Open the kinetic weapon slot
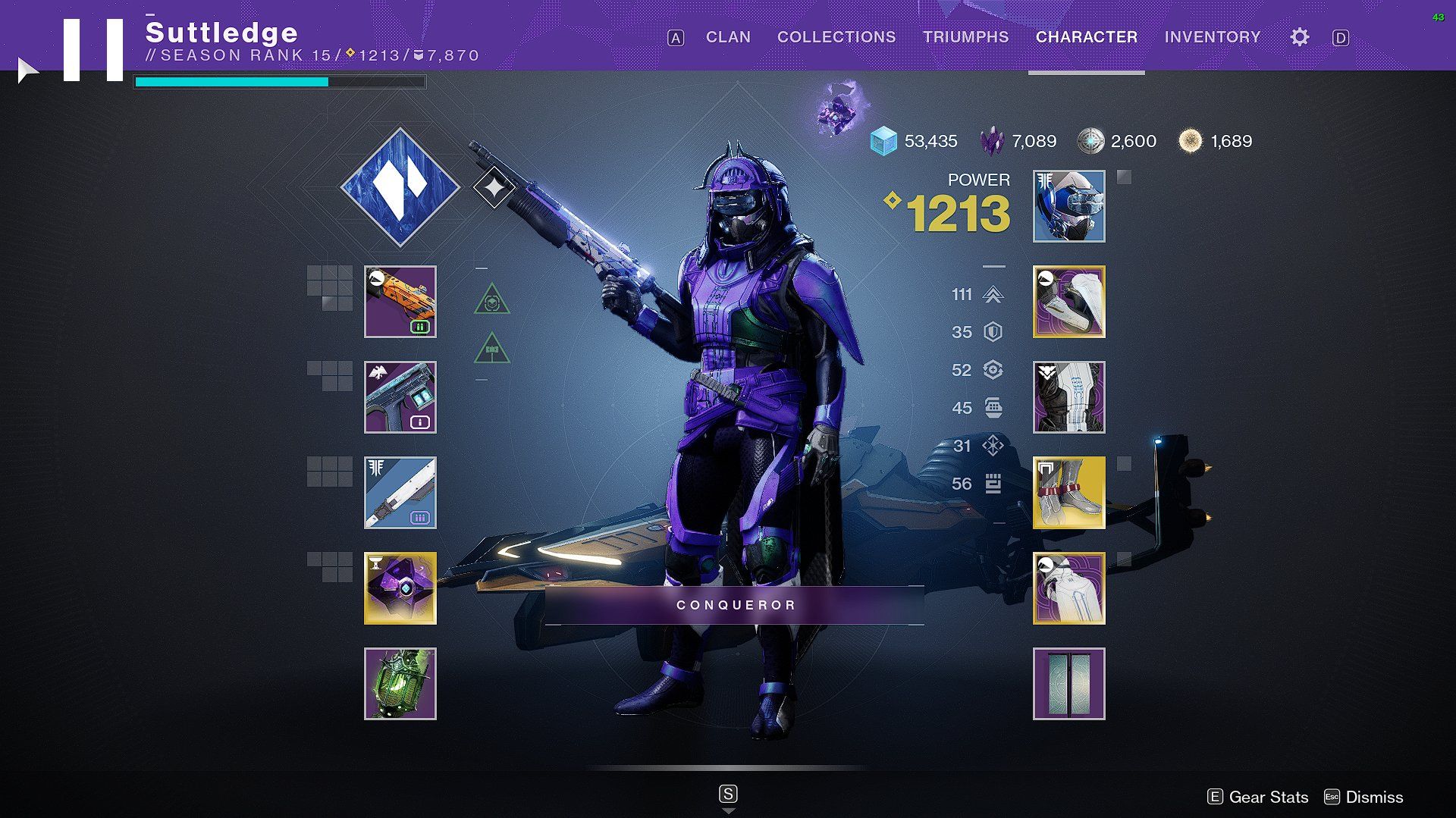 click(400, 302)
